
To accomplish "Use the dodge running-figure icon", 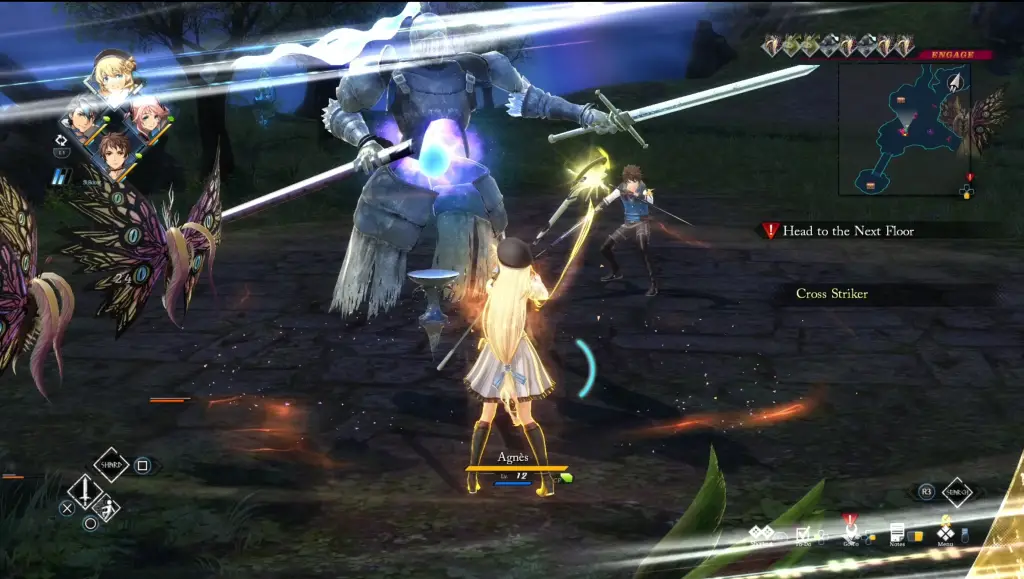I will 105,509.
